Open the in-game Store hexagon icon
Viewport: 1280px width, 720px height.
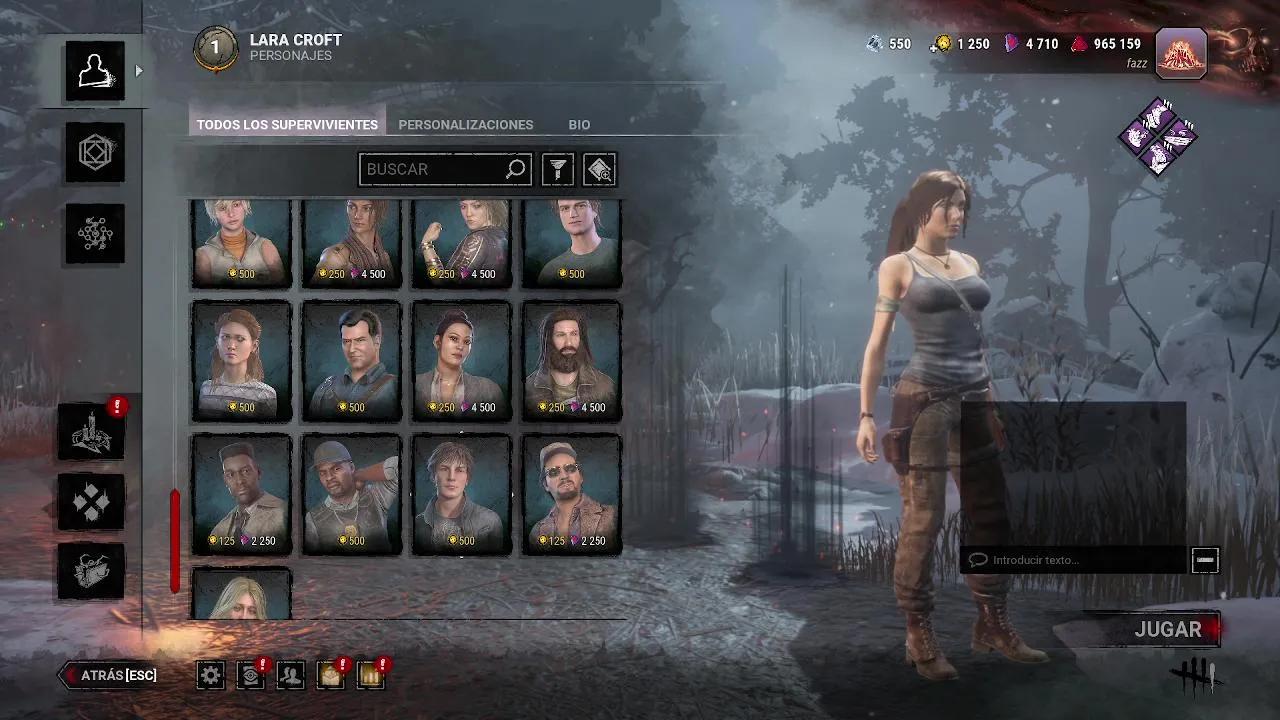coord(94,154)
